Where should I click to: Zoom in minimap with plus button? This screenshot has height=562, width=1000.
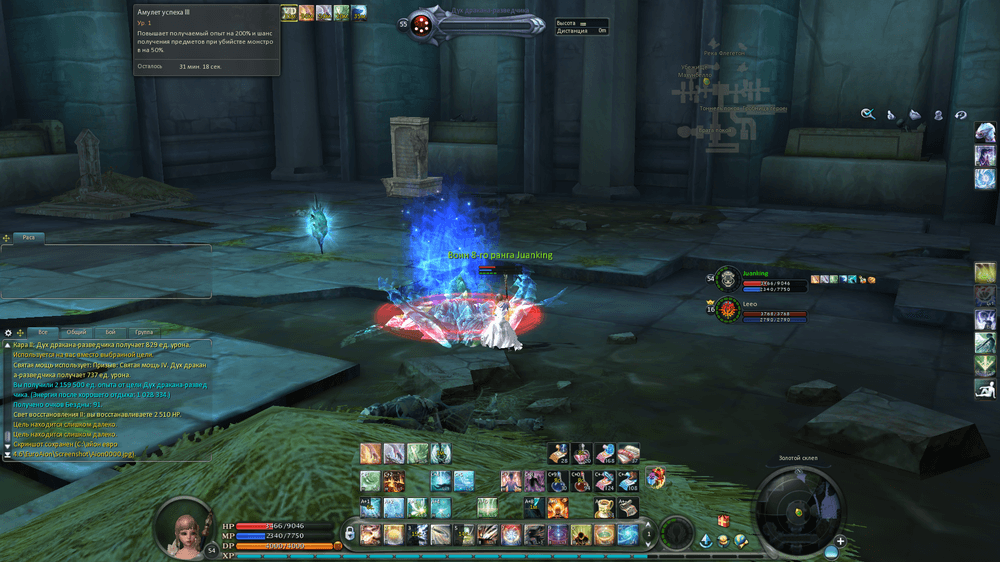(x=840, y=541)
